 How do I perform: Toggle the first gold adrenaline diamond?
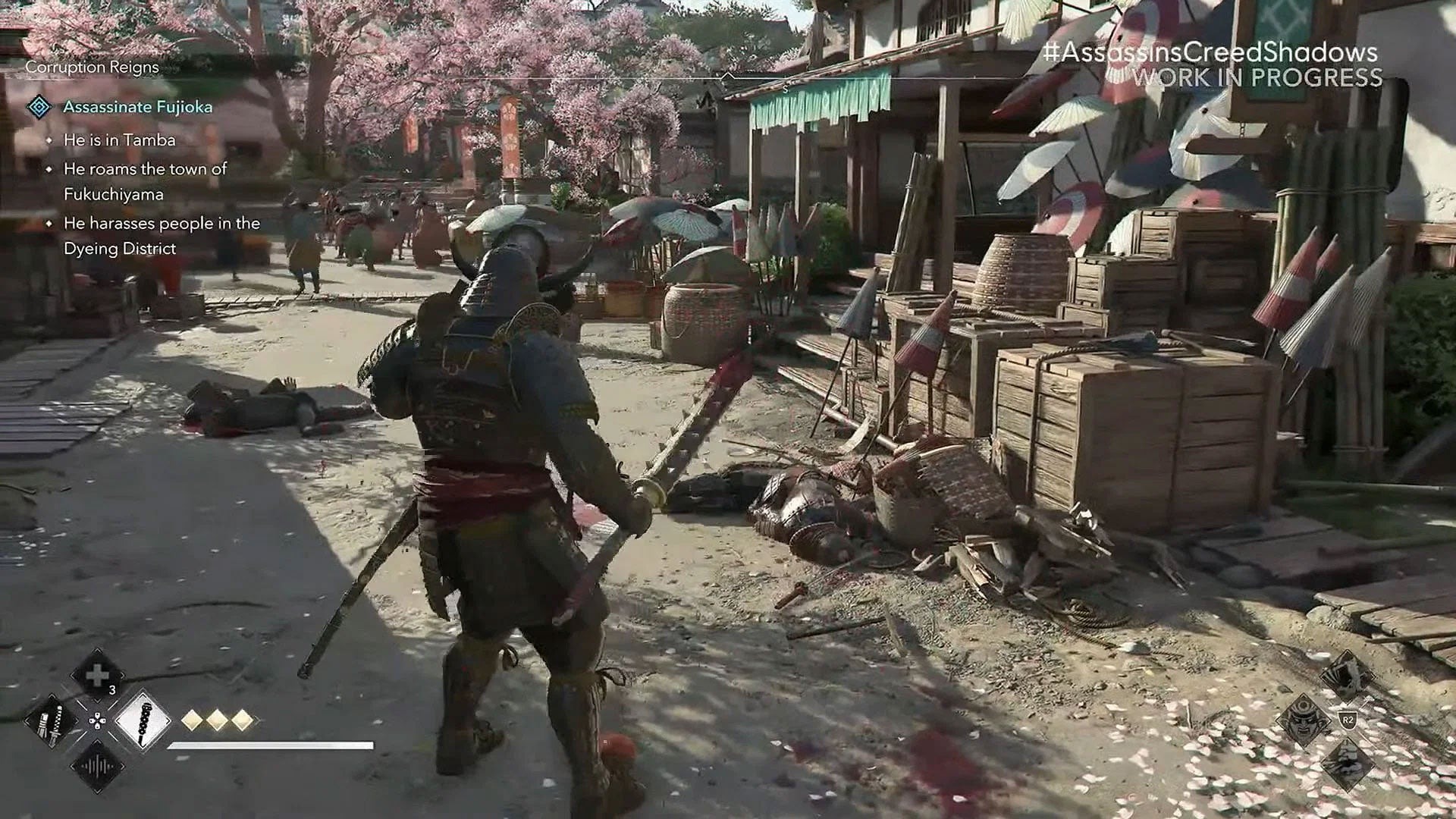coord(193,719)
